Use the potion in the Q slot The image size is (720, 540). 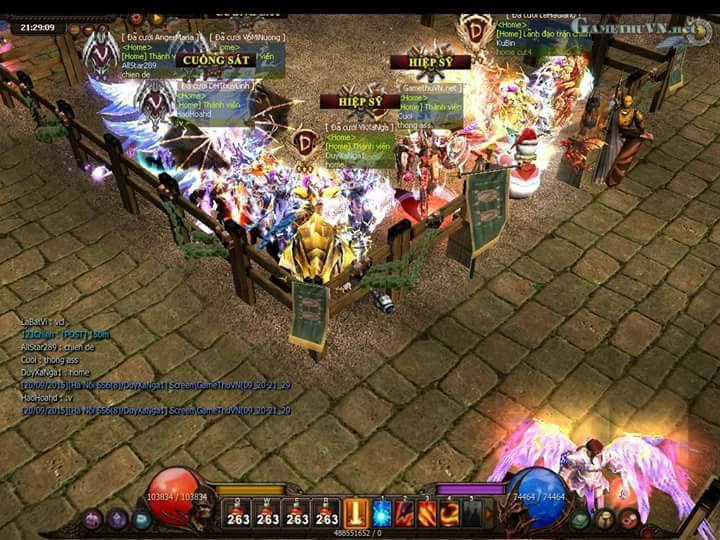pos(238,513)
